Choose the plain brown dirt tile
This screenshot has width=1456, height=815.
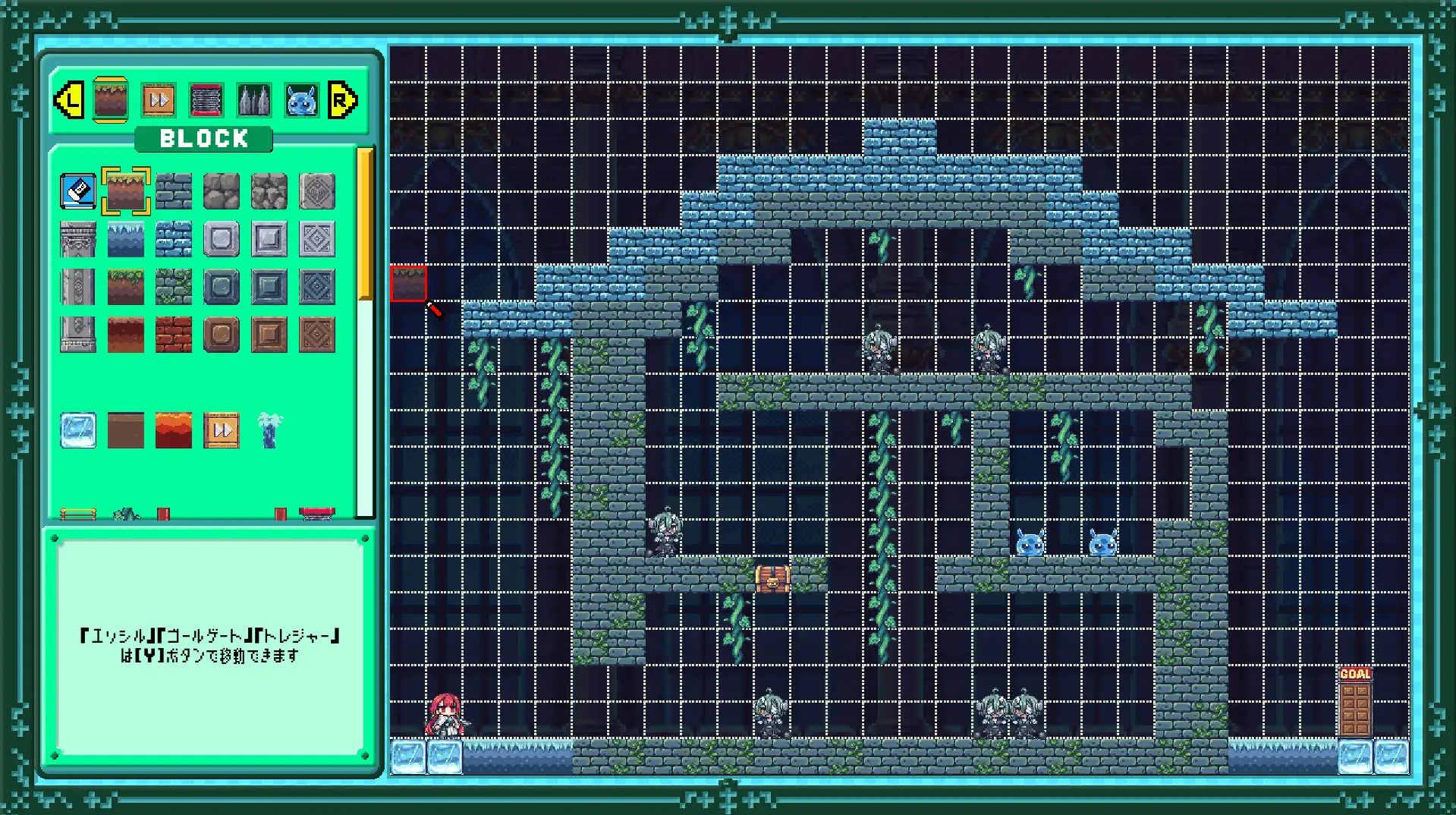coord(126,430)
